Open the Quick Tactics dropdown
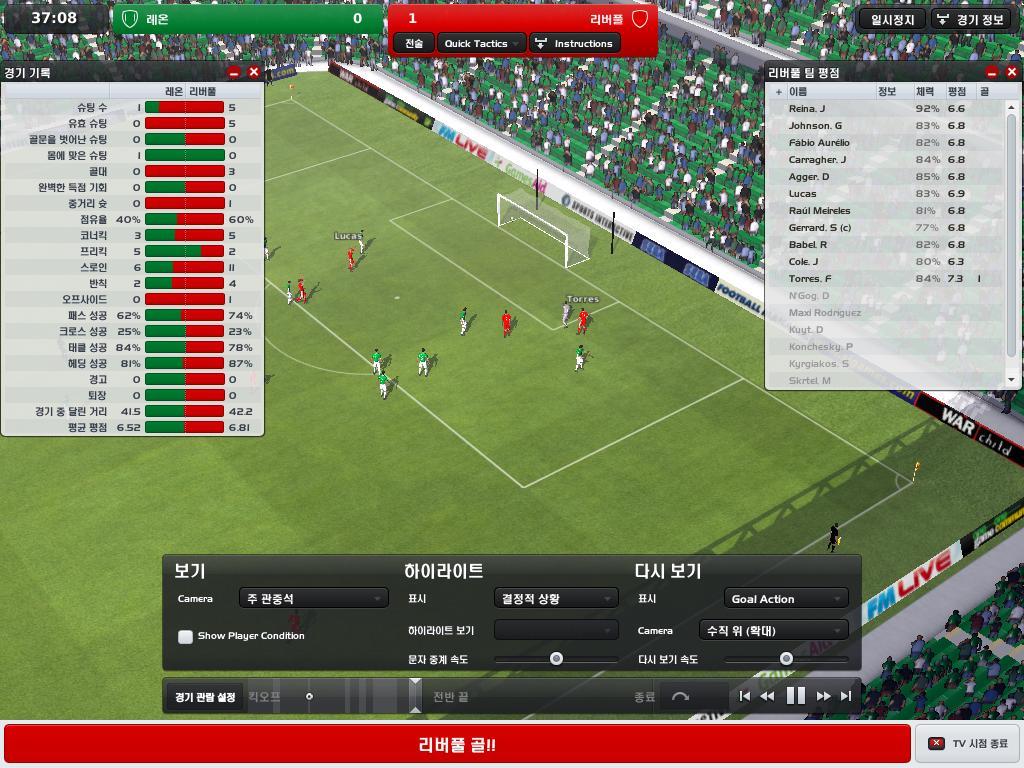The image size is (1024, 768). click(x=480, y=43)
